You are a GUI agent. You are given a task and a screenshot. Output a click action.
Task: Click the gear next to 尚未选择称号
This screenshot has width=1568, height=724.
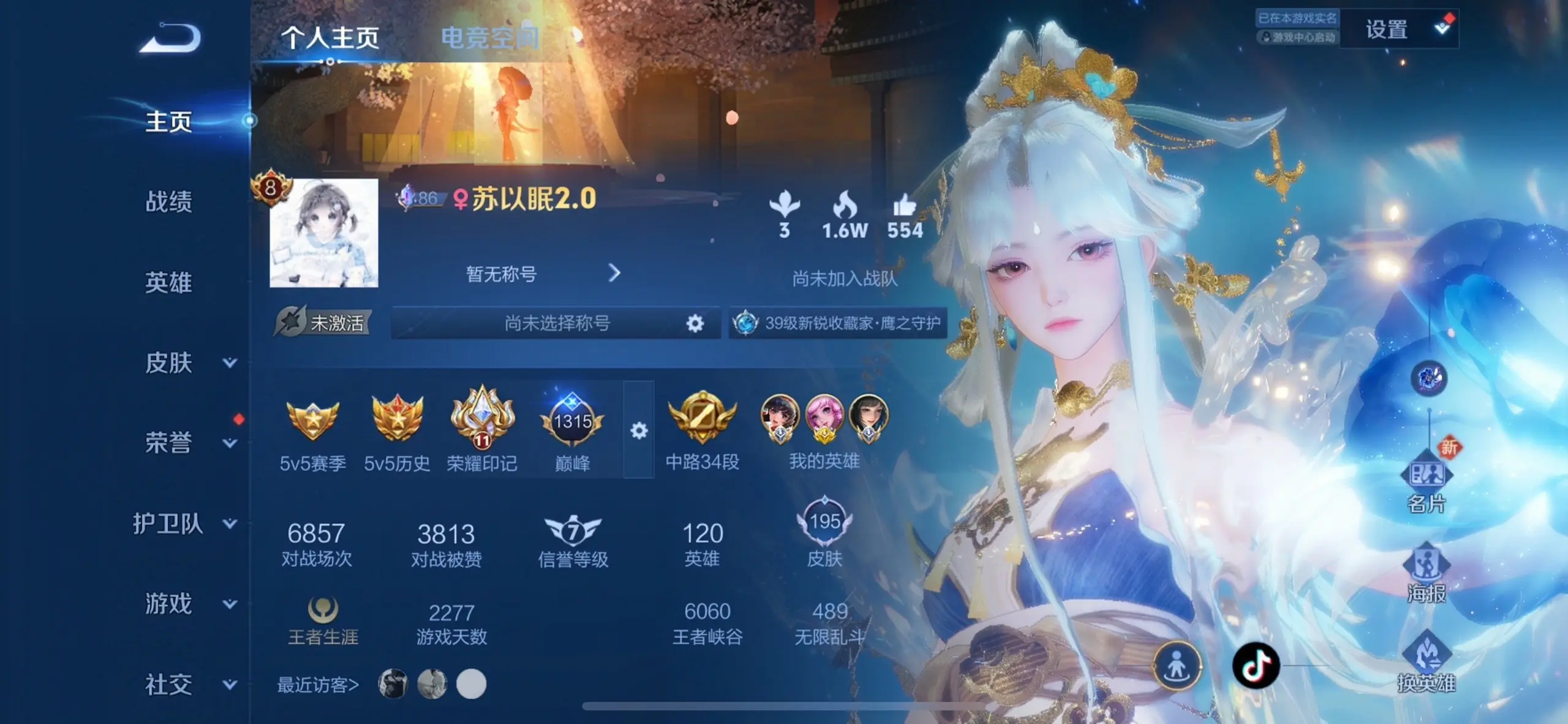694,323
